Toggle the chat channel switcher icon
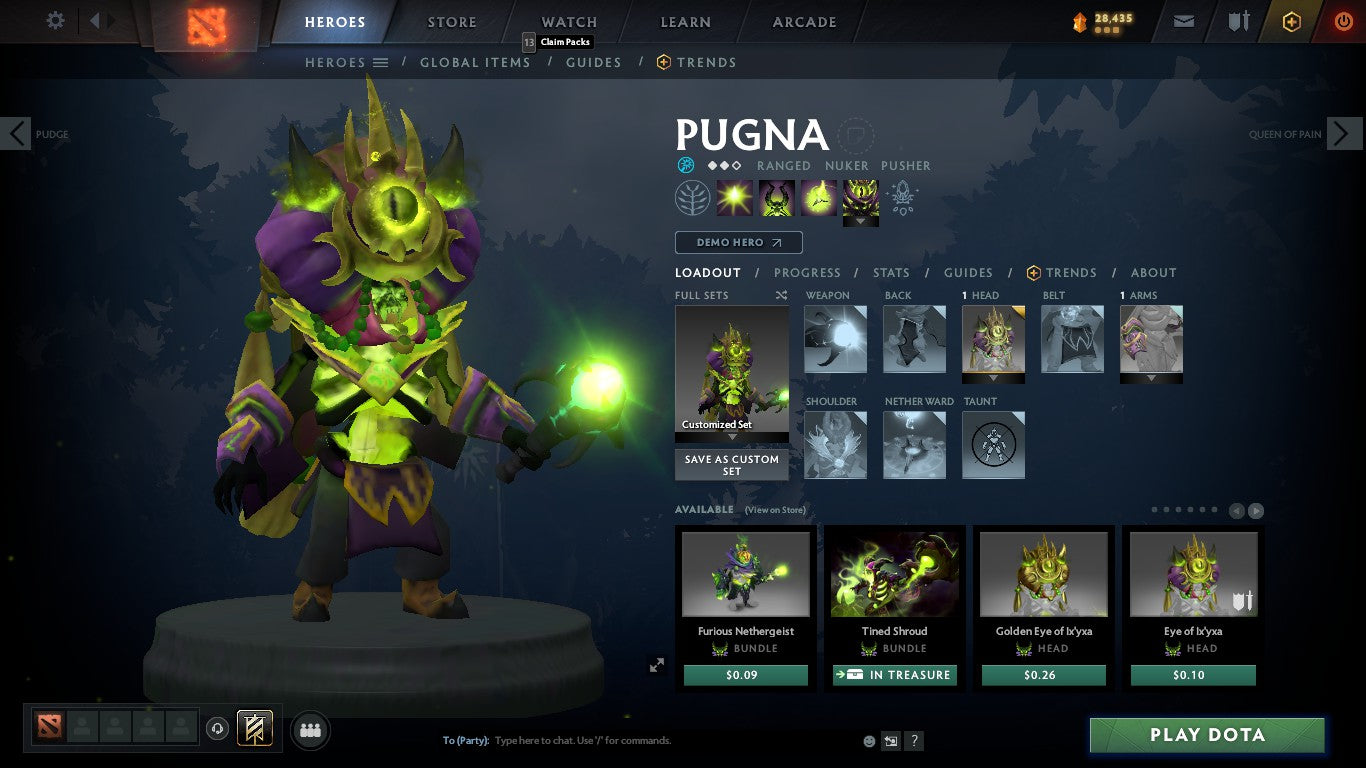 [889, 741]
